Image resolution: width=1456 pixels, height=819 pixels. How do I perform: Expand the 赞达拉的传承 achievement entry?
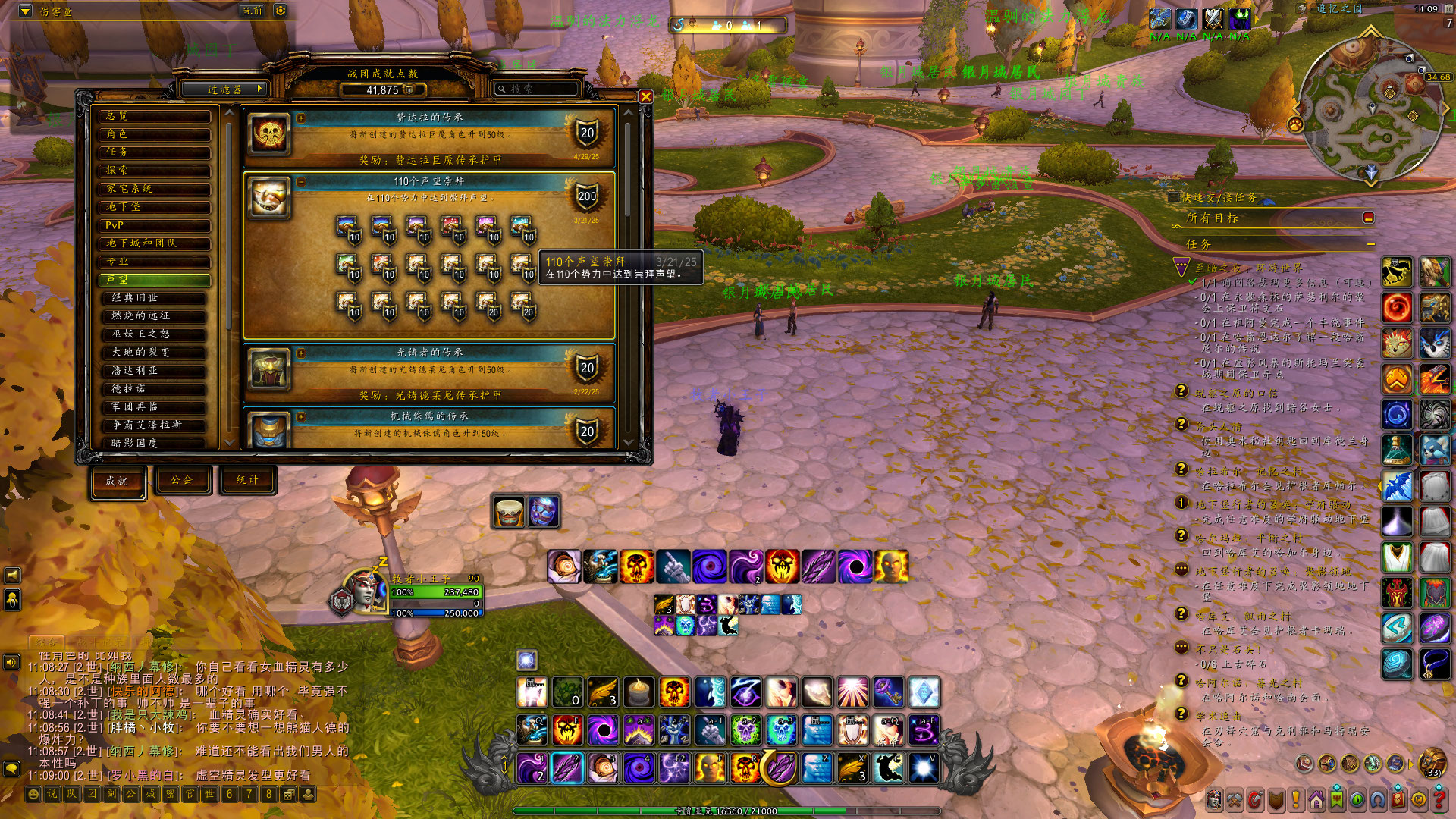301,118
